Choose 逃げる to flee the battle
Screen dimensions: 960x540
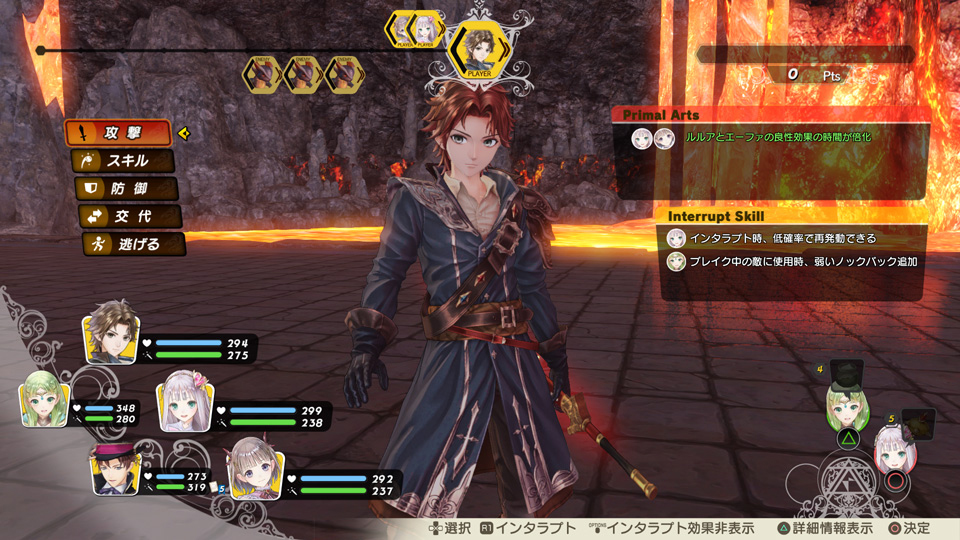pyautogui.click(x=134, y=243)
